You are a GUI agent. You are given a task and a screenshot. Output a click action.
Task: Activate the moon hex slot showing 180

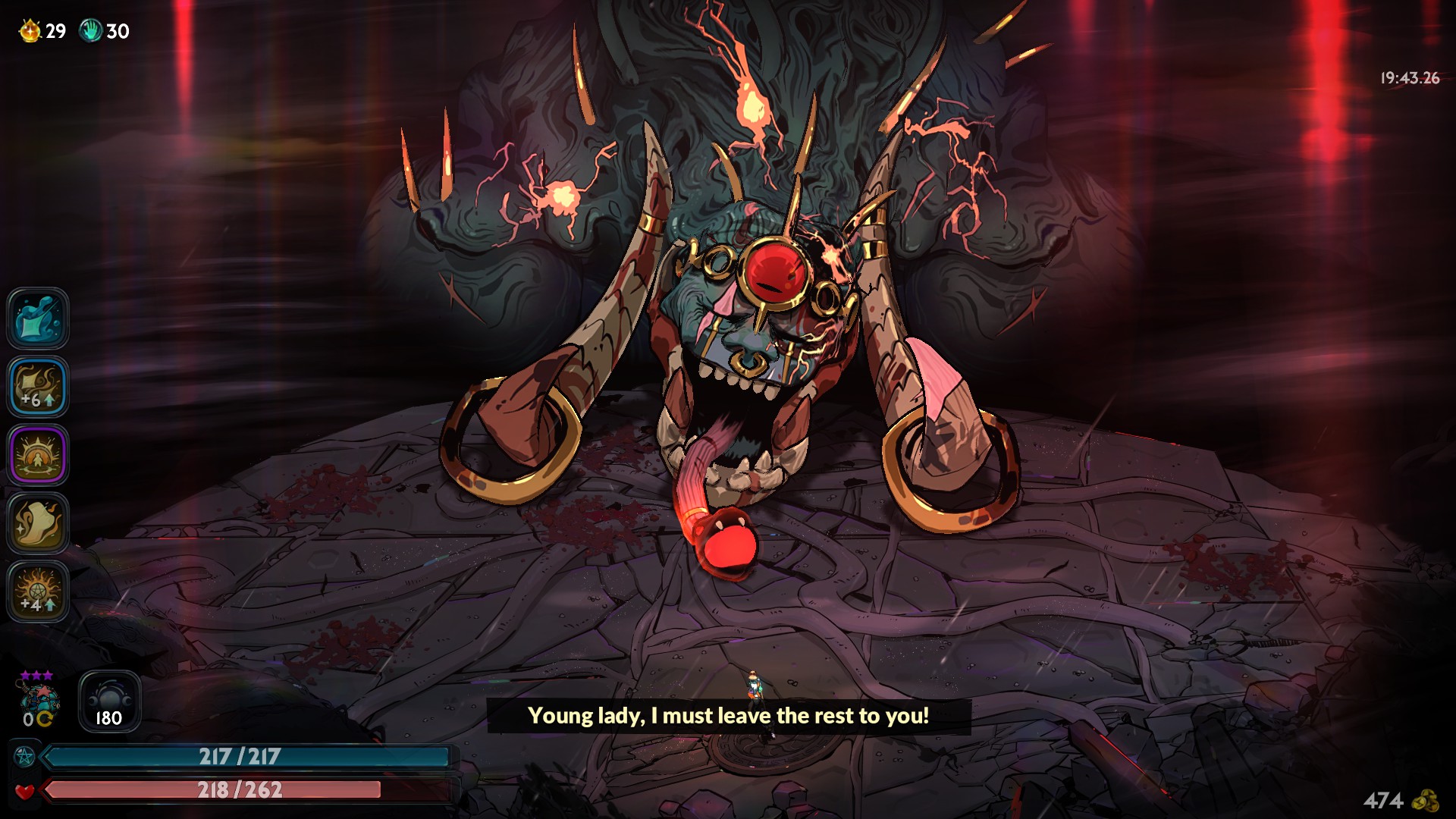point(109,701)
